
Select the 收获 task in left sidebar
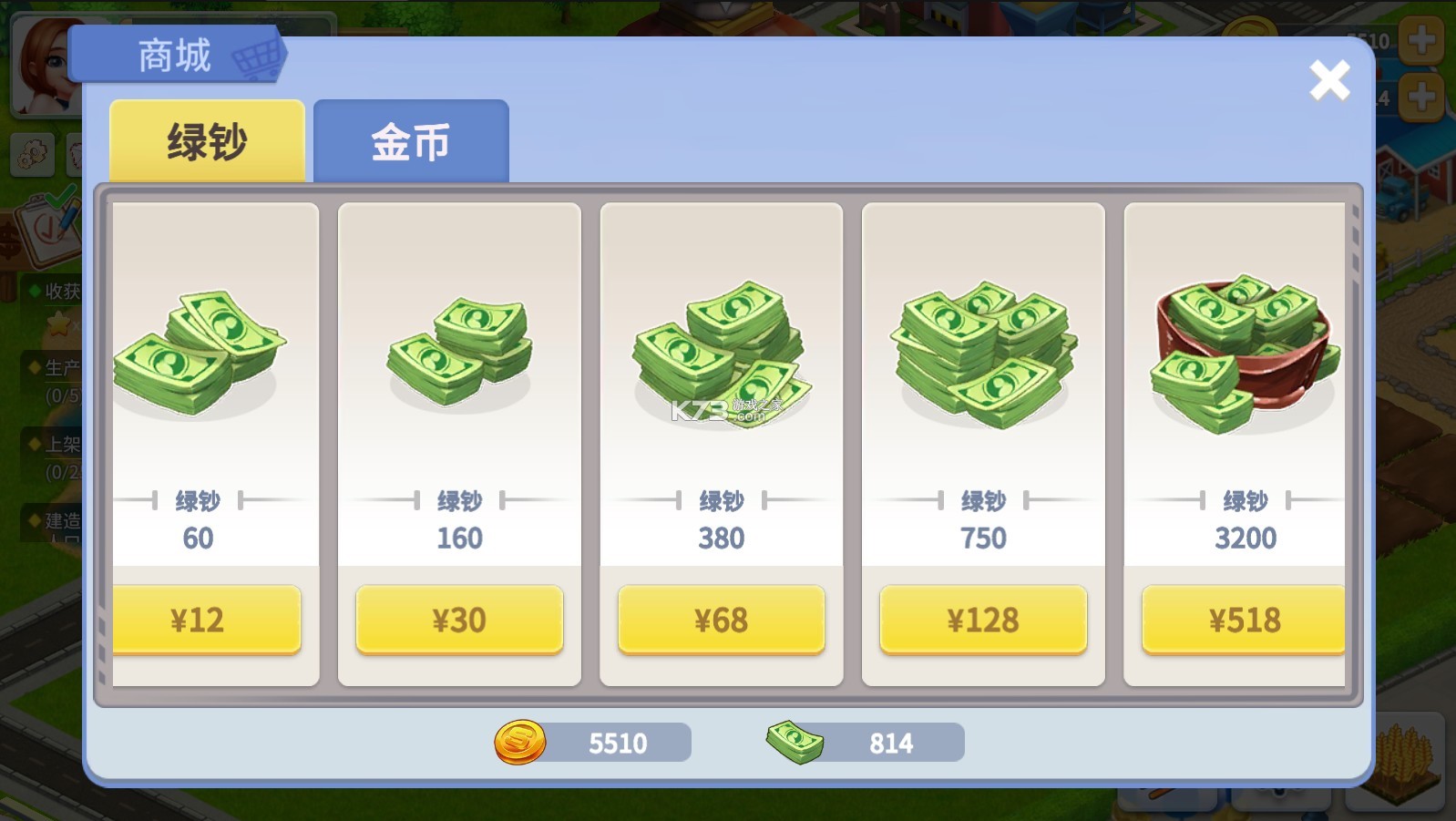(56, 292)
